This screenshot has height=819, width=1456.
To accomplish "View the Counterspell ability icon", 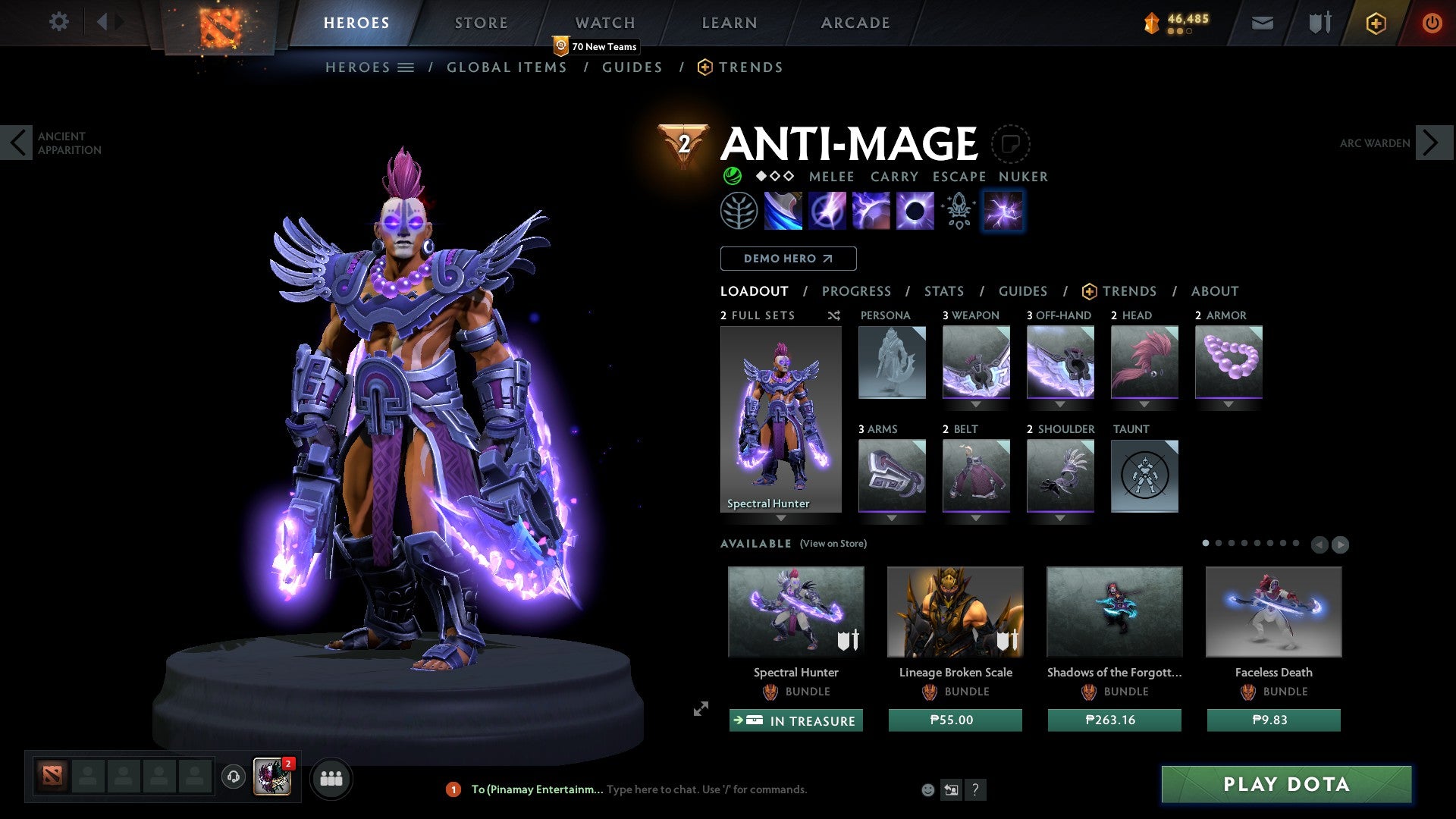I will click(872, 211).
